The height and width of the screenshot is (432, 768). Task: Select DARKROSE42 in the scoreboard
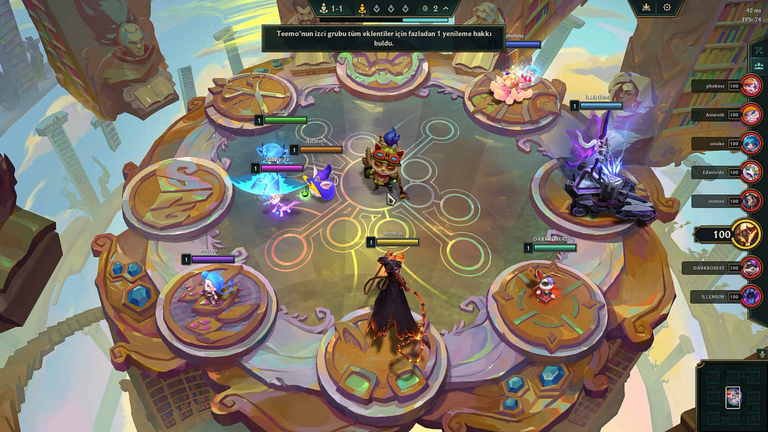click(x=751, y=268)
